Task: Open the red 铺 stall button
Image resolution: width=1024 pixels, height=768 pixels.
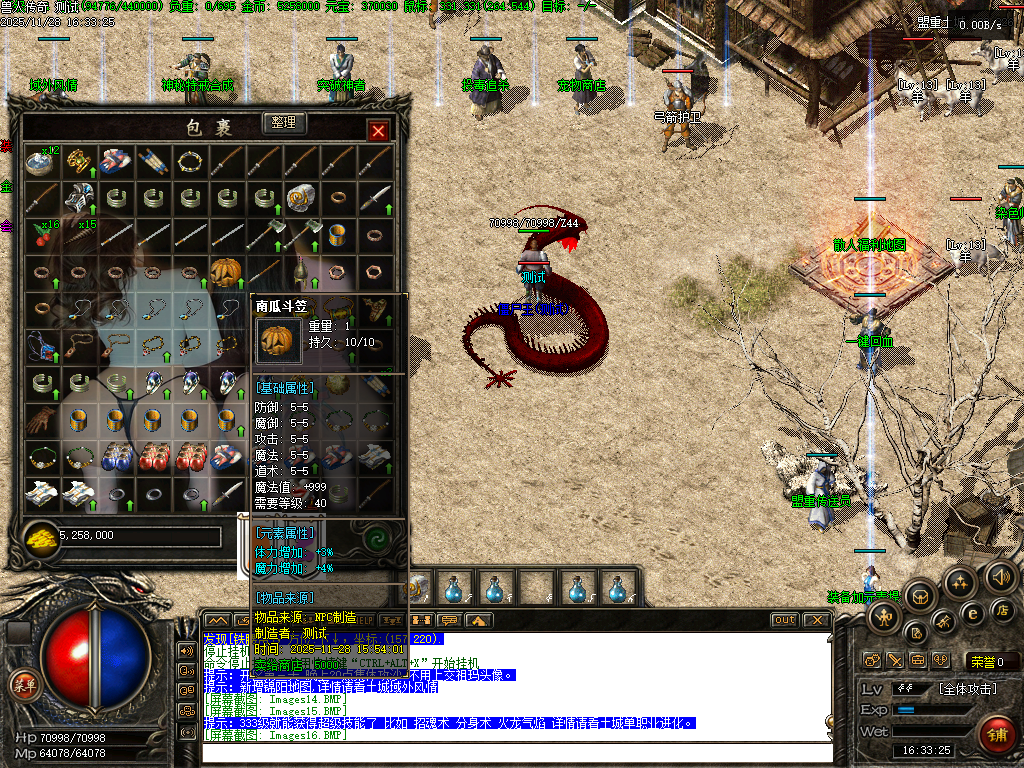Action: tap(996, 736)
